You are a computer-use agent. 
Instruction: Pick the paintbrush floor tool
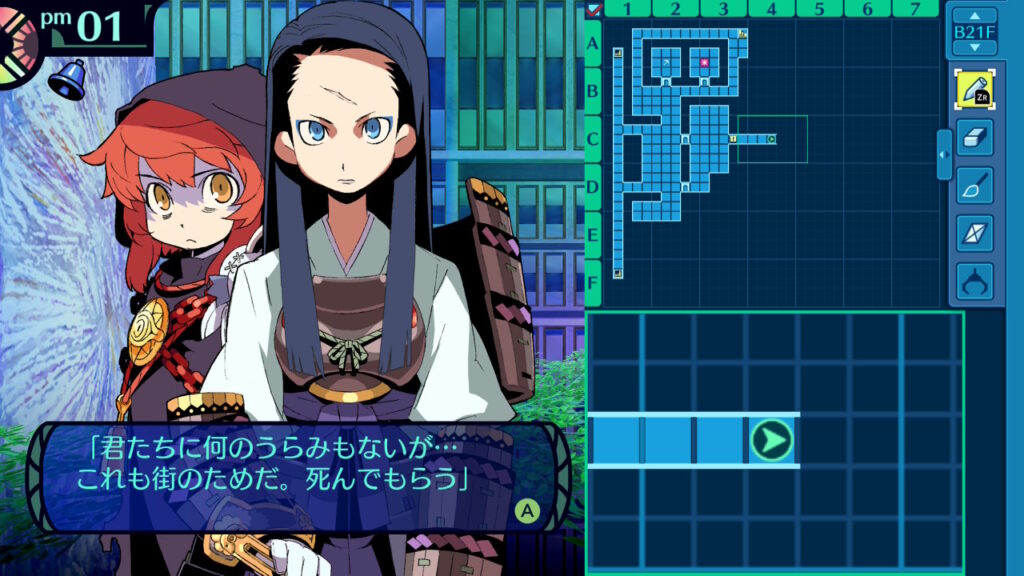(974, 185)
